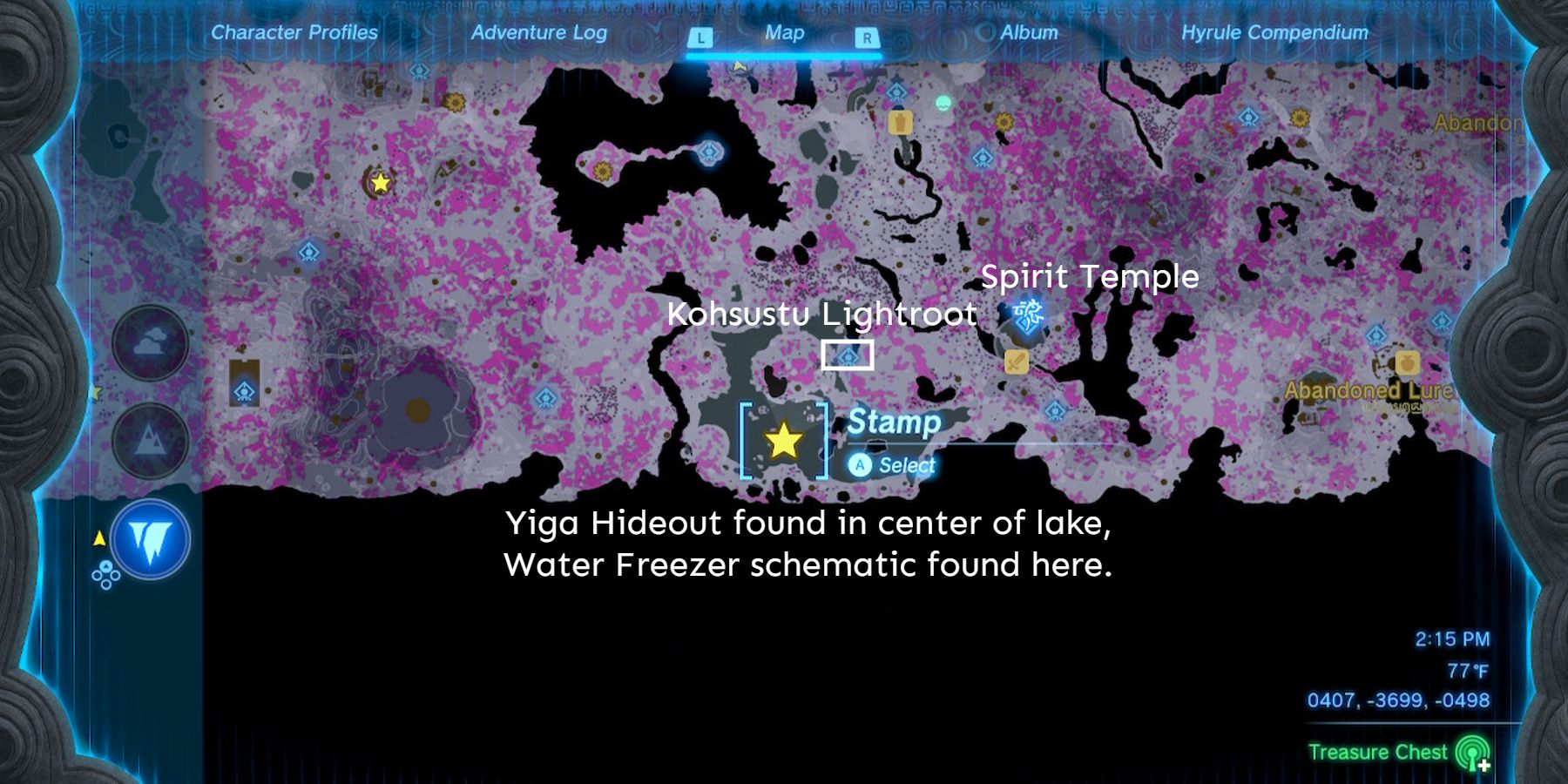Open the Hyrule Compendium
This screenshot has height=784, width=1568.
(1277, 33)
